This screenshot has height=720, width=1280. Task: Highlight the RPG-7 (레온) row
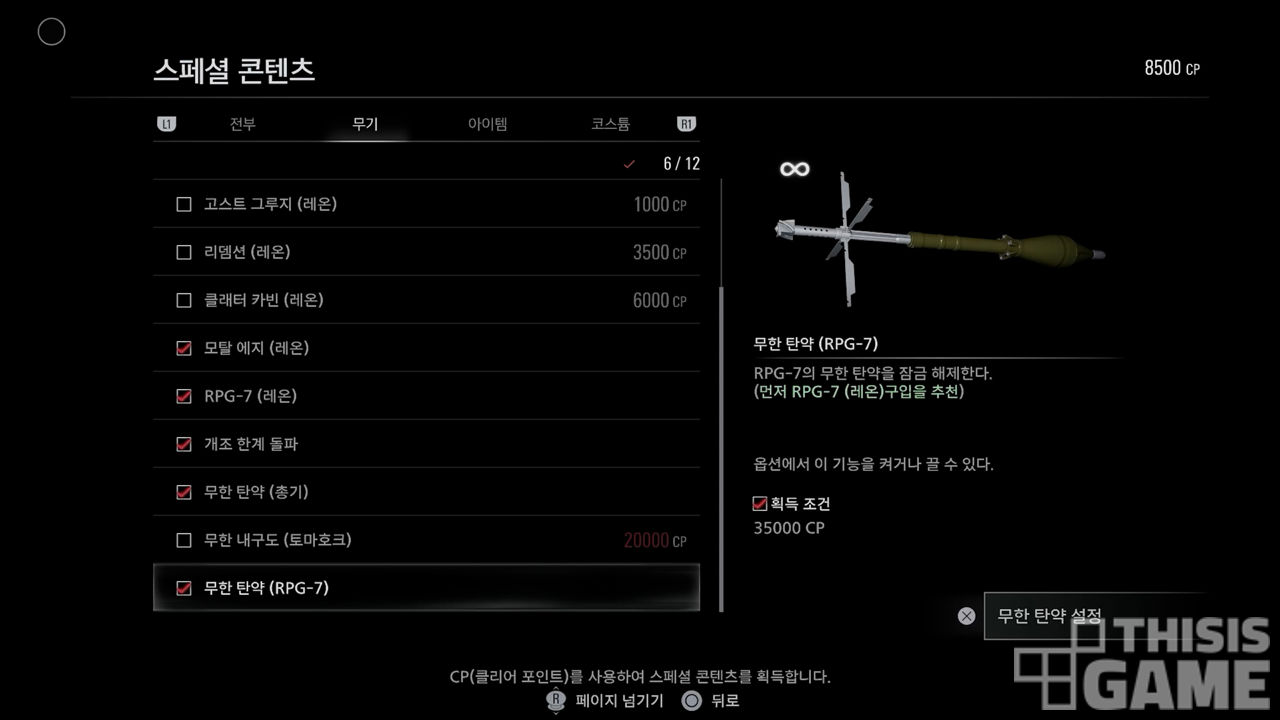(x=426, y=396)
